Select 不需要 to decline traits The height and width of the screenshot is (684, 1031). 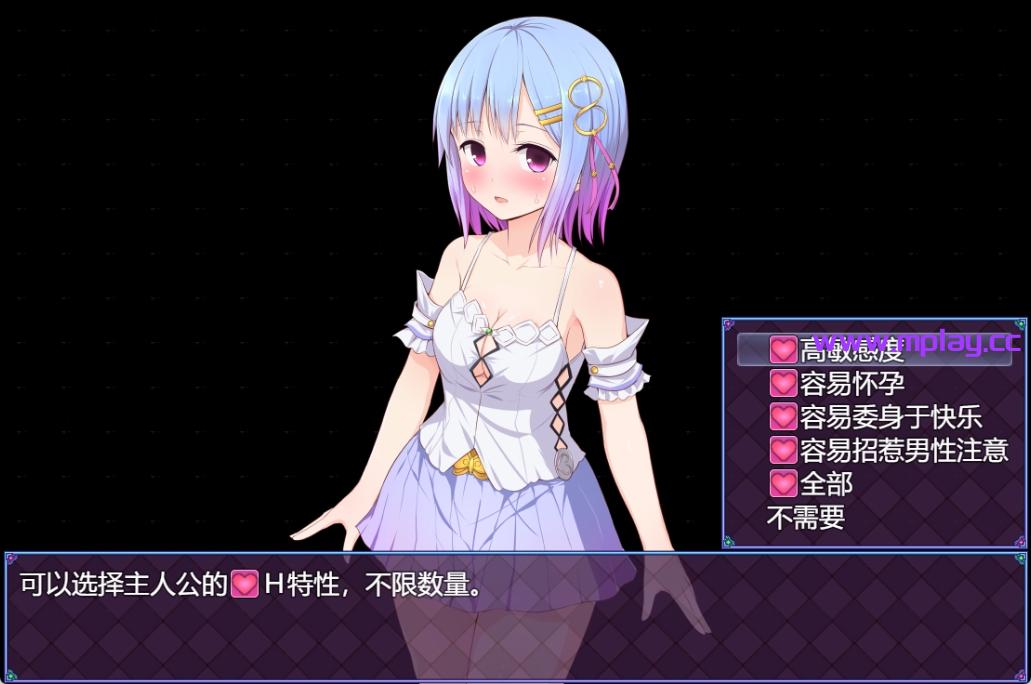(x=805, y=518)
